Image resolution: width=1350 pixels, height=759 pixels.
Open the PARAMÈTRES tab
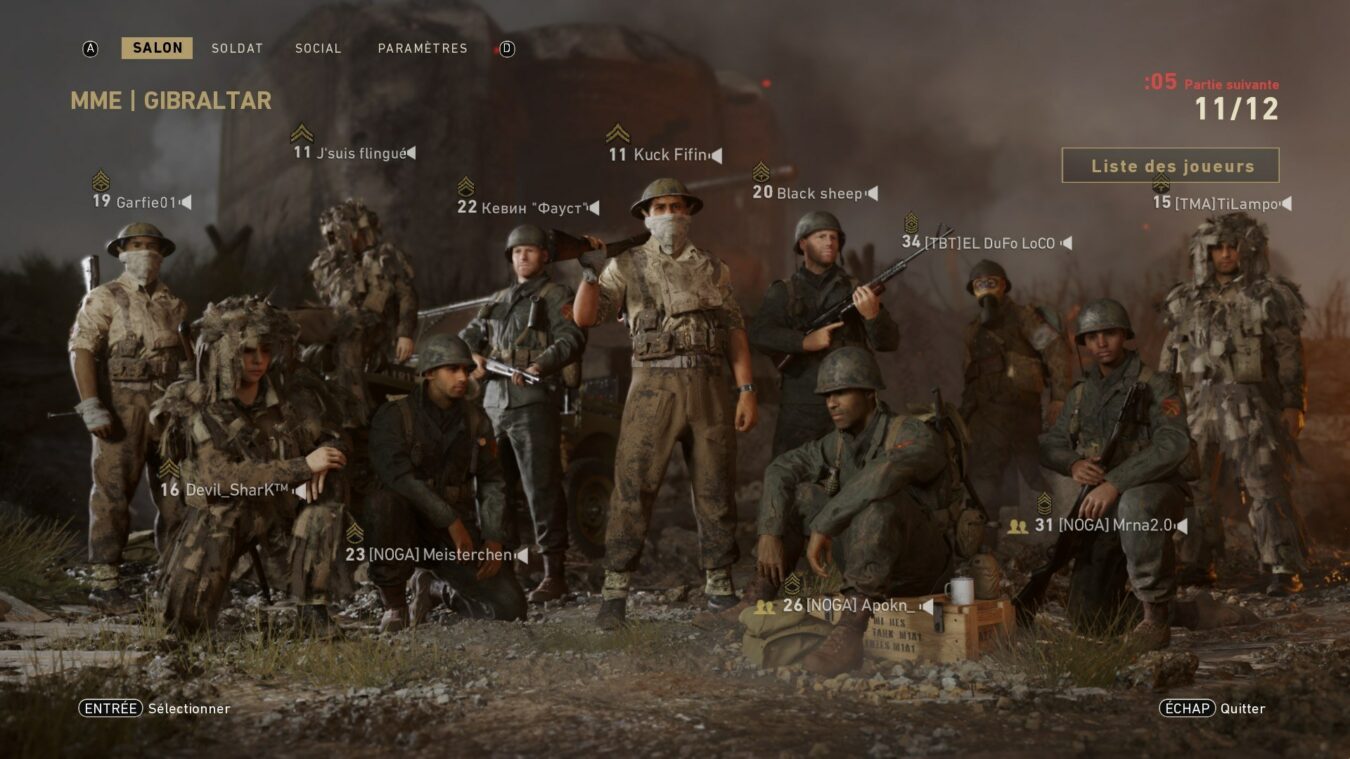point(422,48)
